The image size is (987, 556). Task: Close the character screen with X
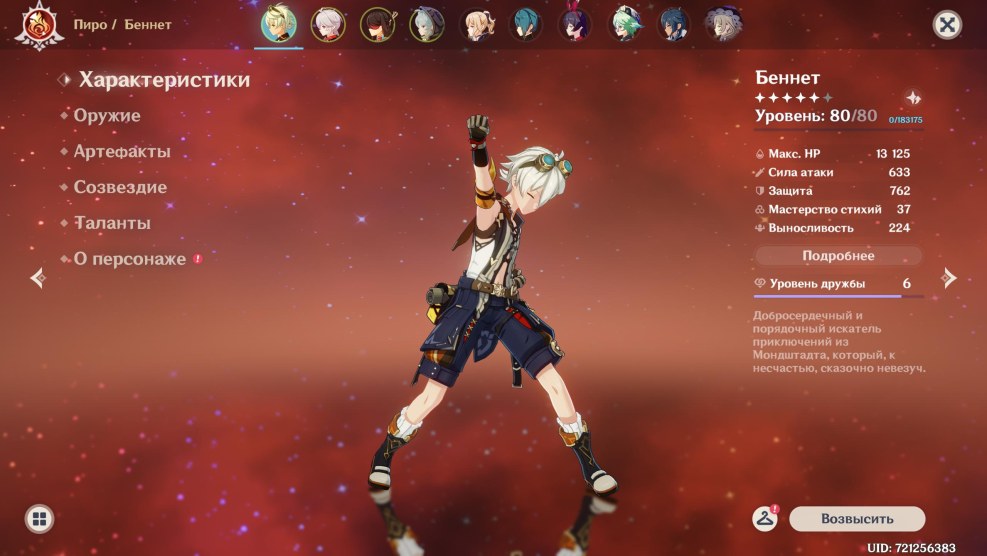tap(946, 25)
